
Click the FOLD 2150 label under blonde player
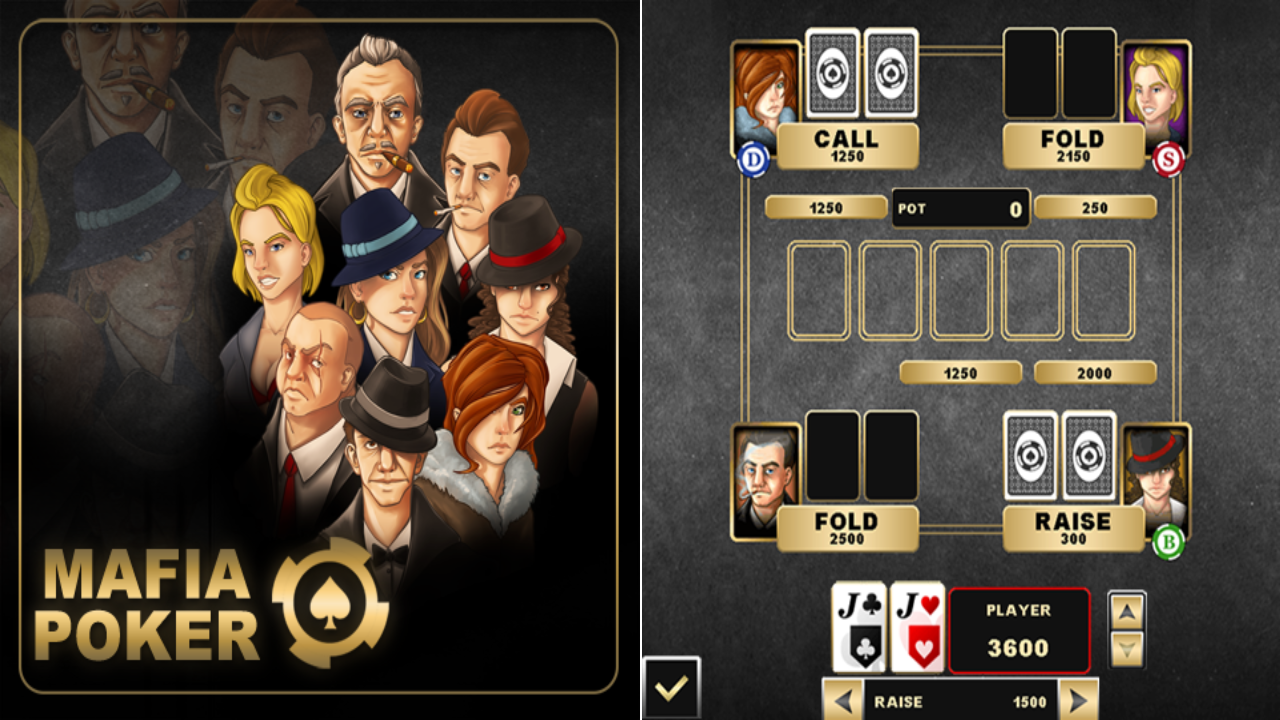pos(1073,145)
